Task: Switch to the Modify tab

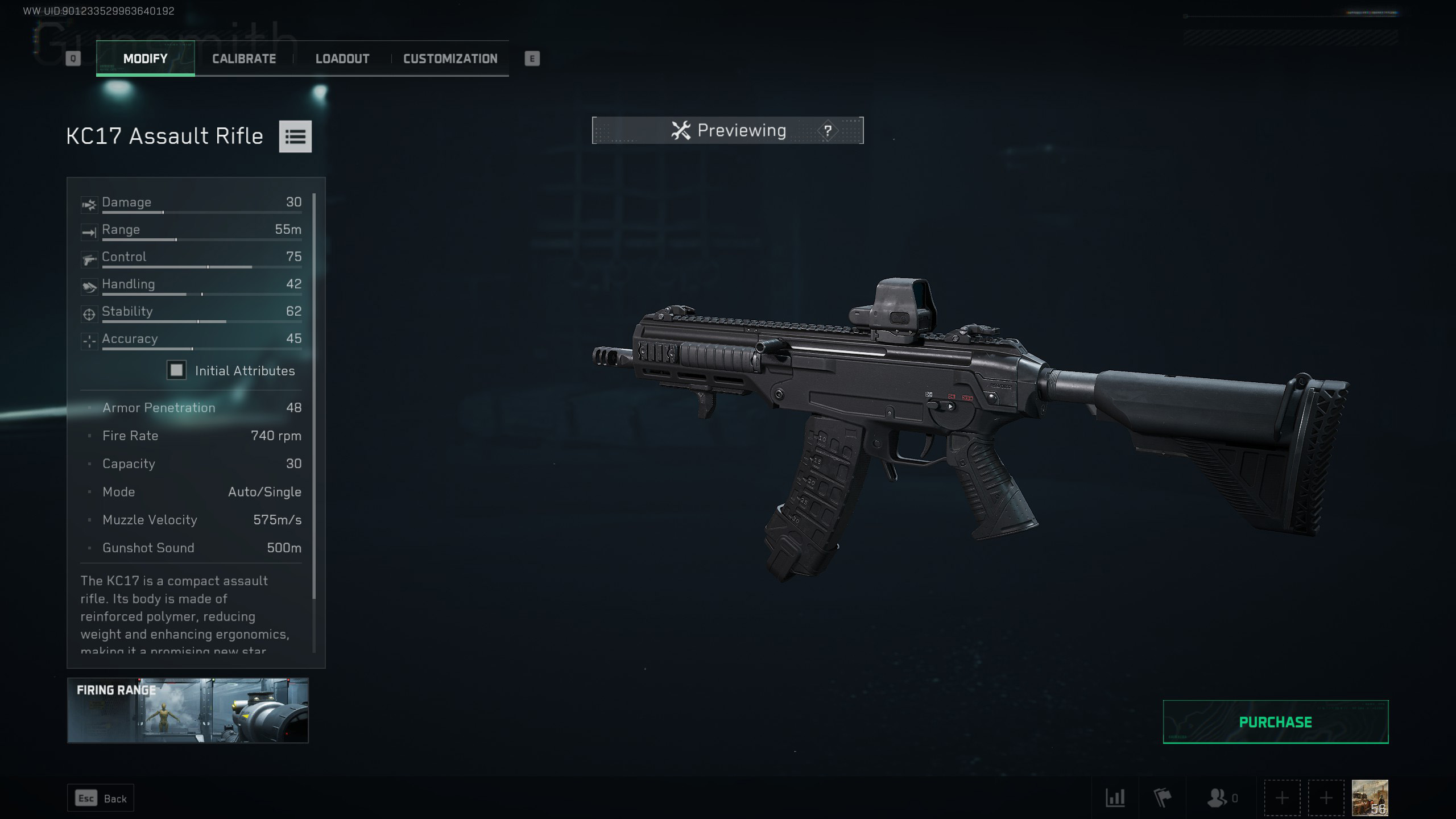Action: point(146,59)
